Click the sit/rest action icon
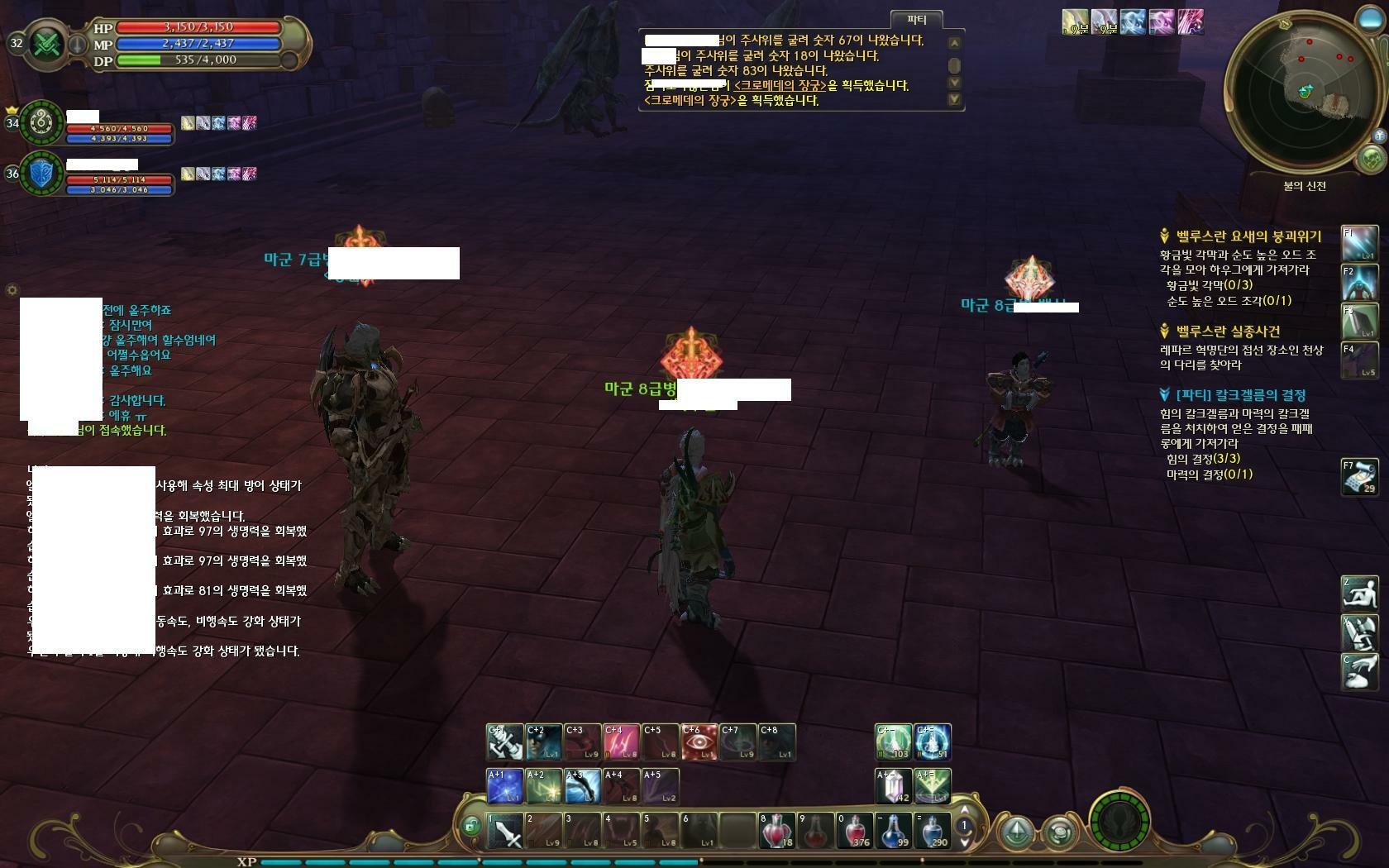This screenshot has width=1389, height=868. (1359, 594)
